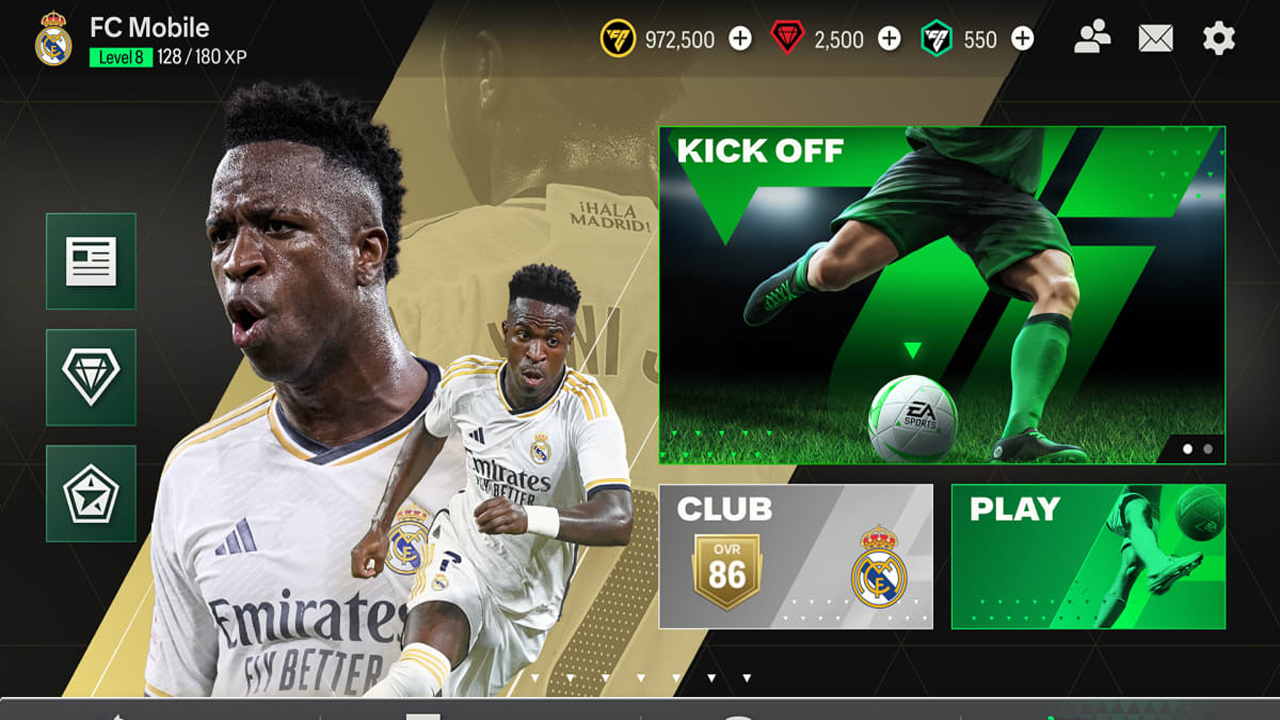This screenshot has width=1280, height=720.
Task: Open the settings gear
Action: coord(1221,38)
